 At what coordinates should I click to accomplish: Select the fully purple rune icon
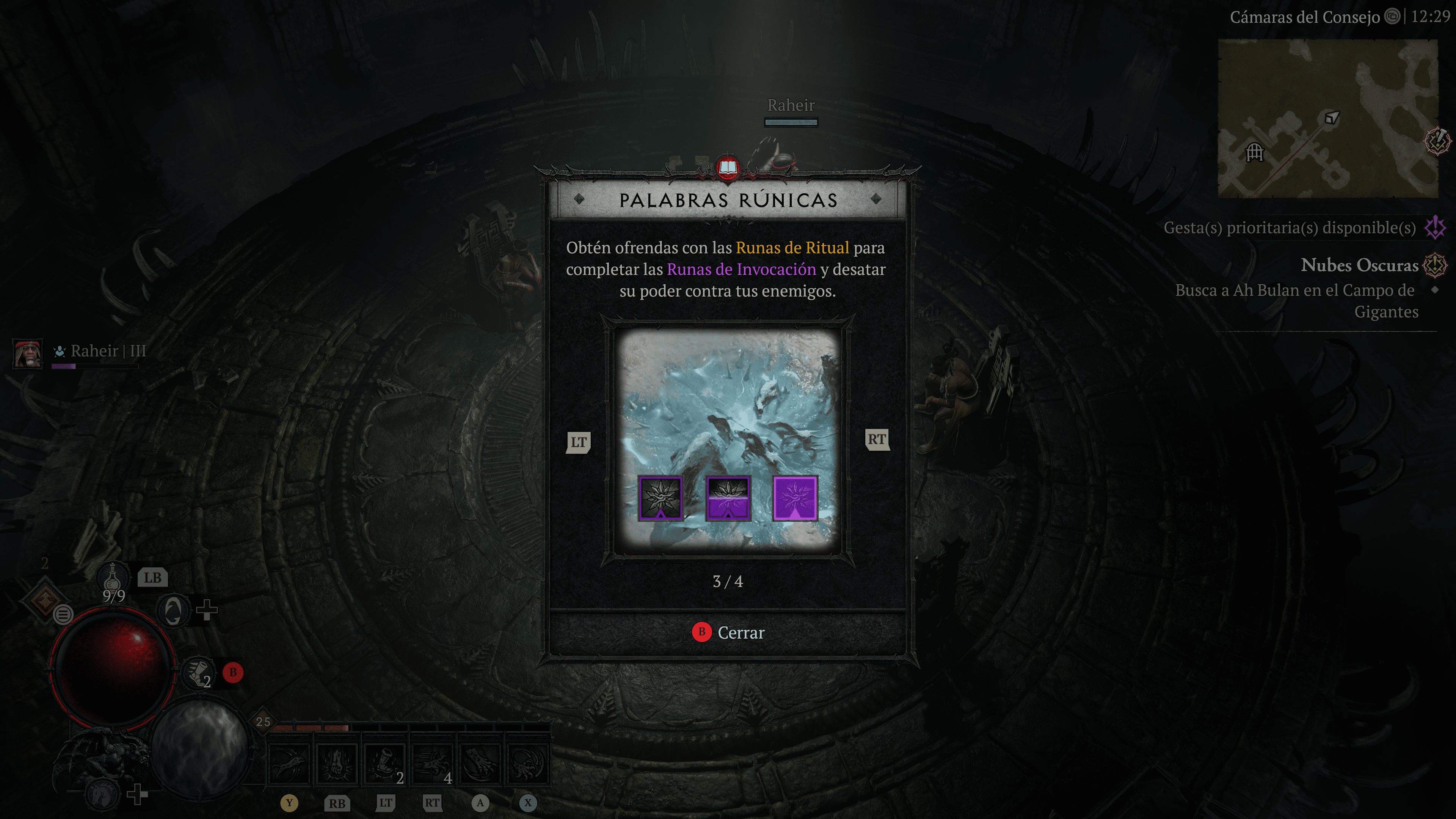[795, 498]
